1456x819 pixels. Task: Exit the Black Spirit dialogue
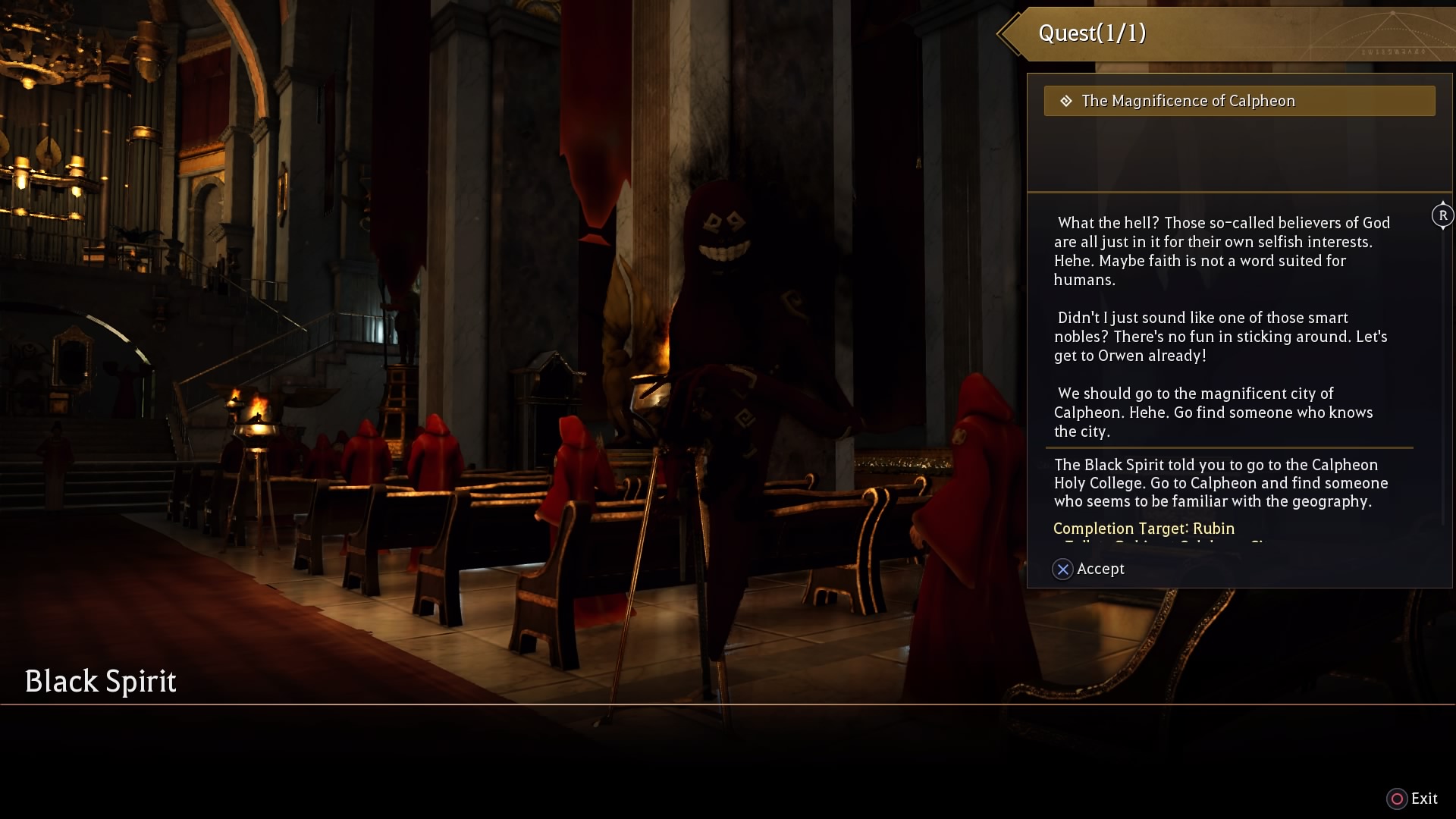[x=1412, y=799]
